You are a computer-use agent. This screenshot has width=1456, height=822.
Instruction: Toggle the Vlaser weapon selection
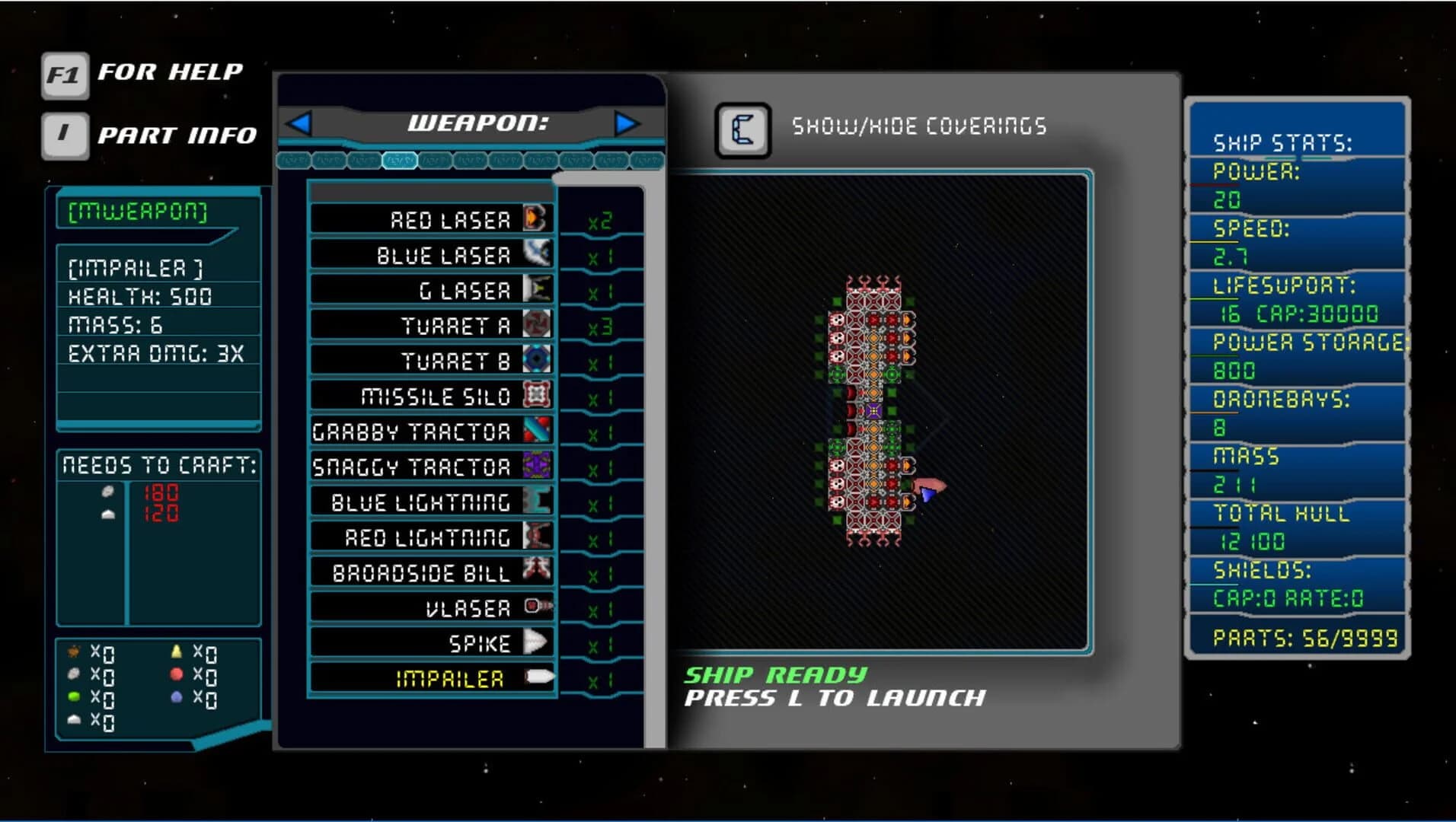[538, 607]
